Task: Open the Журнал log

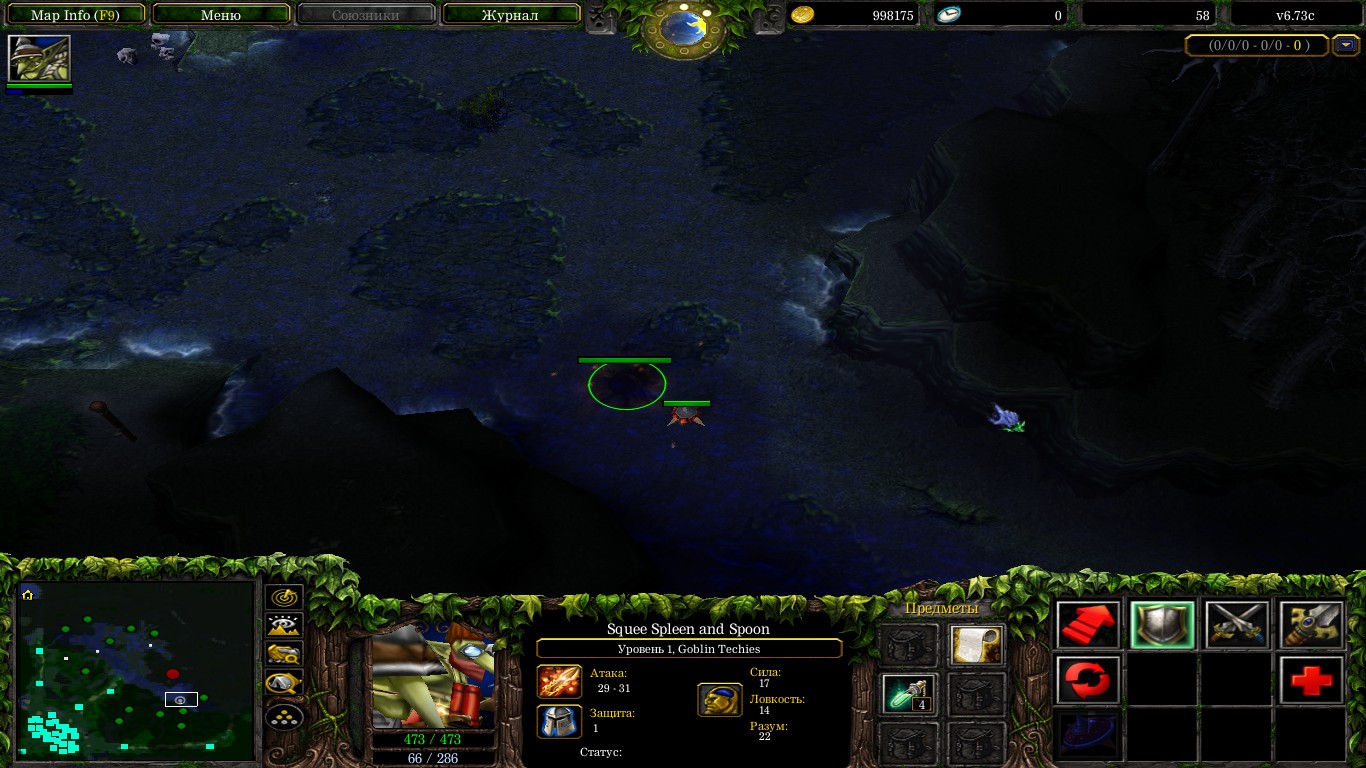Action: [510, 15]
